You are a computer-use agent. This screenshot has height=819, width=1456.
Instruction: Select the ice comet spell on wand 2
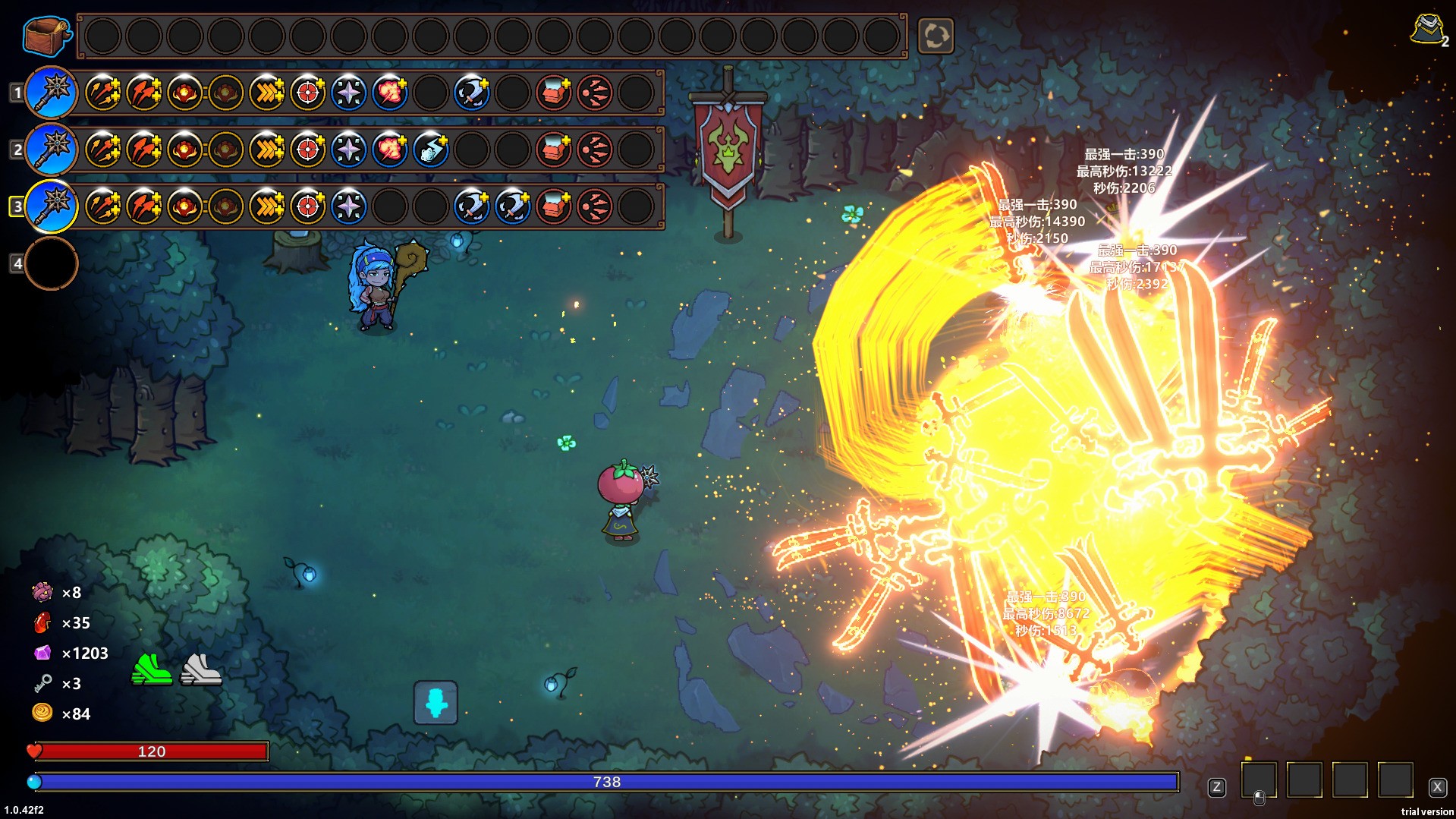coord(430,150)
